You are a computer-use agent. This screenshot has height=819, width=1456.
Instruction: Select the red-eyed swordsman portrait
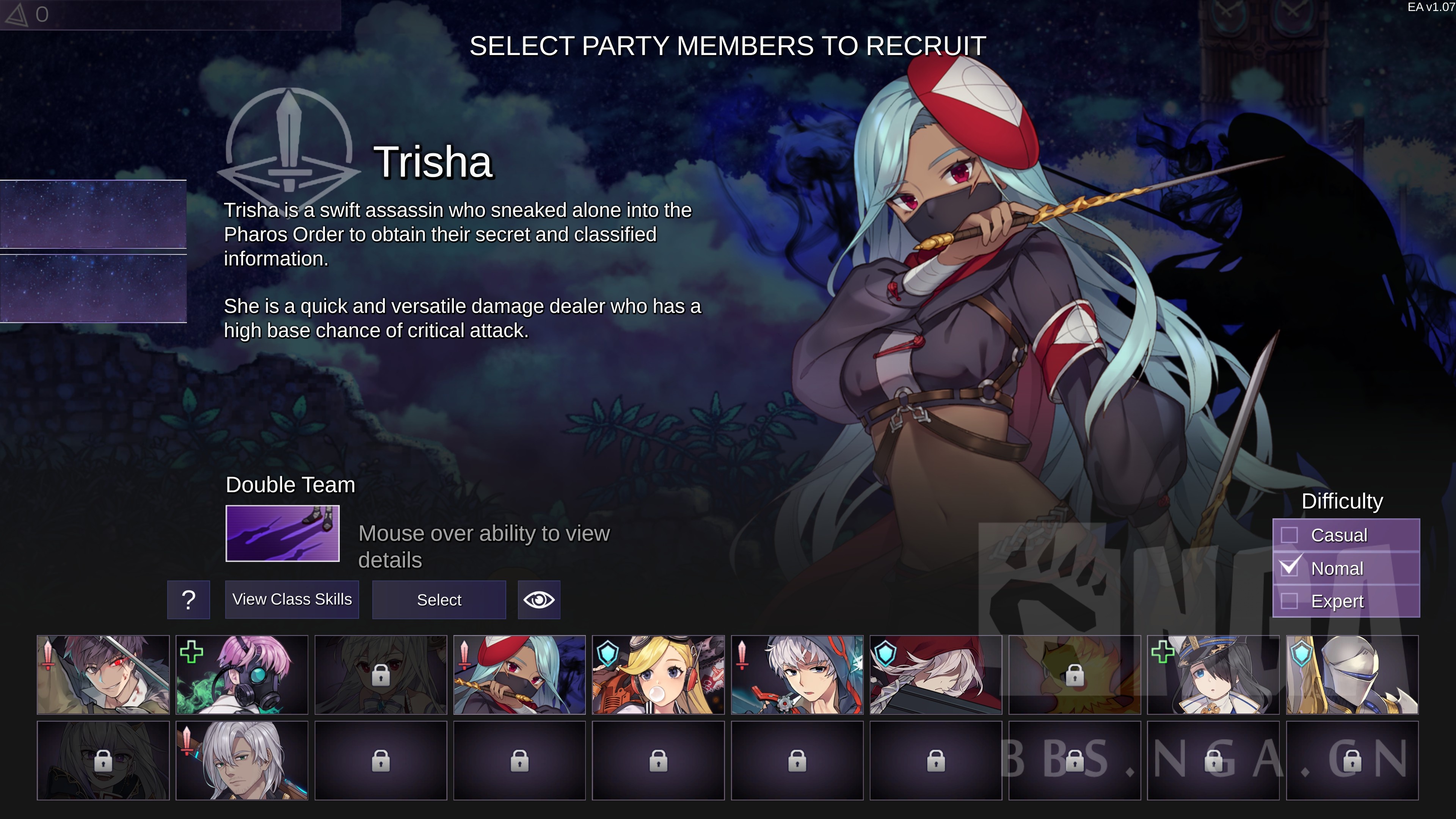tap(103, 674)
